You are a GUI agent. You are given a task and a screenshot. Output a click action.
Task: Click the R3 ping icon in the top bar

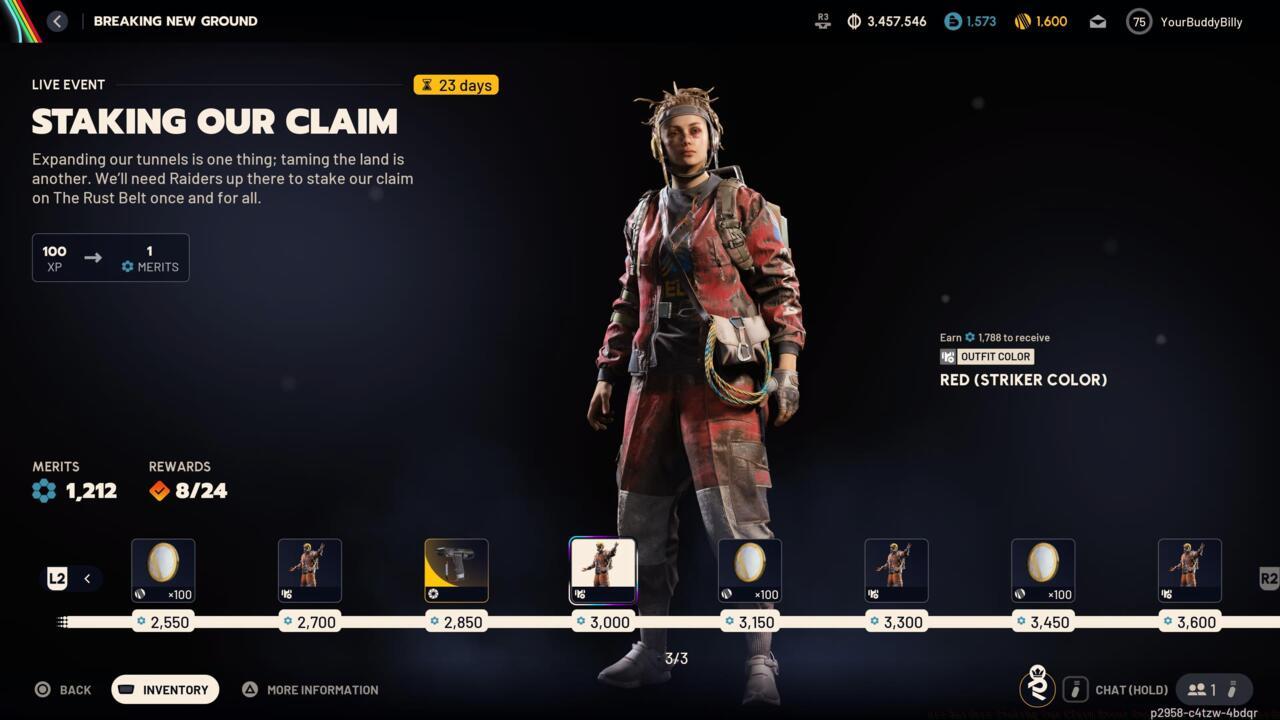822,21
